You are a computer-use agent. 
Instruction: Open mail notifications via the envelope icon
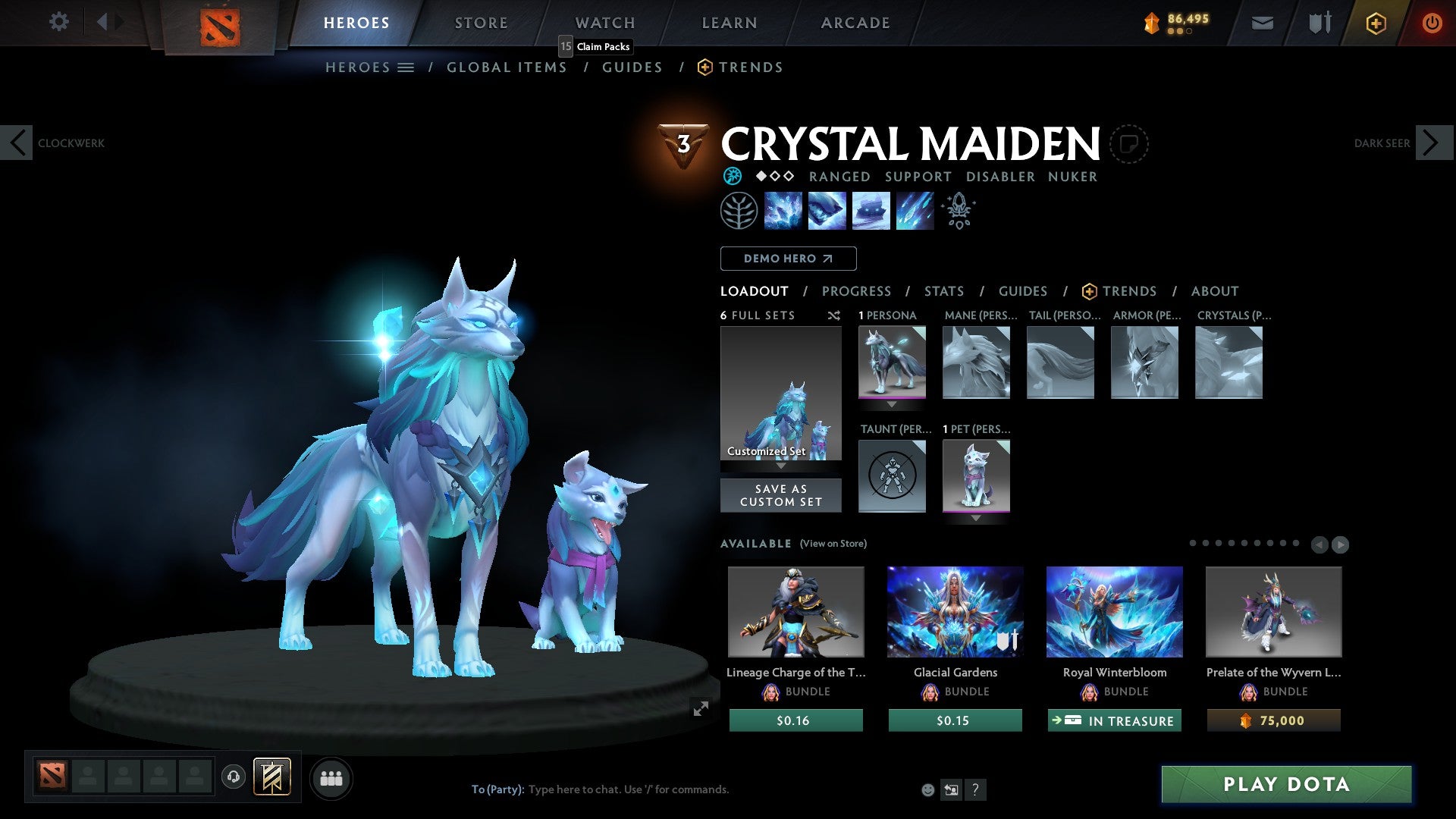point(1263,23)
